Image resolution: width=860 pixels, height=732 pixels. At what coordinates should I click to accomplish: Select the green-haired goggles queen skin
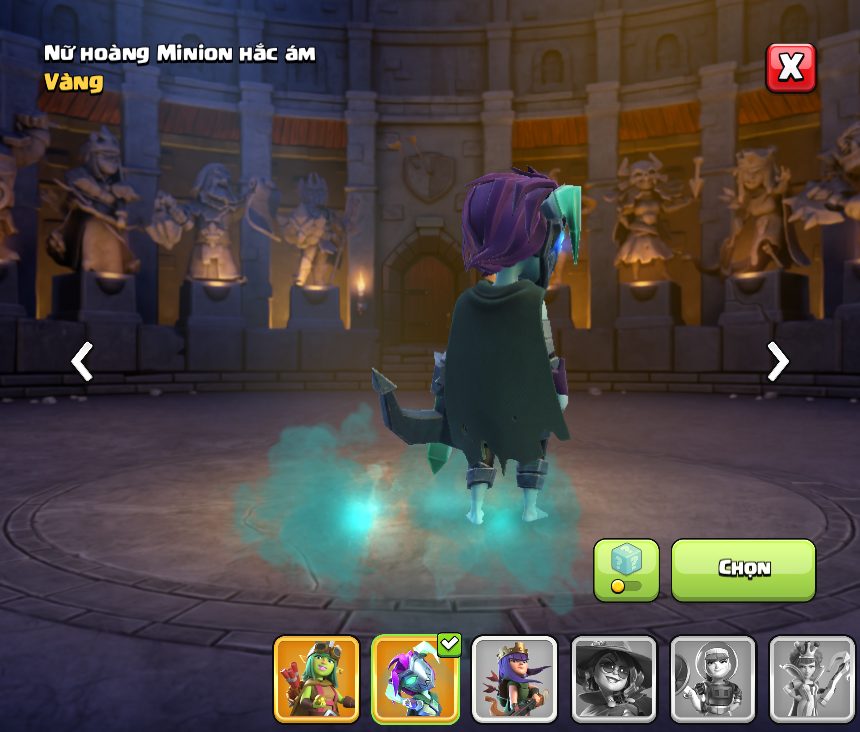(x=316, y=679)
